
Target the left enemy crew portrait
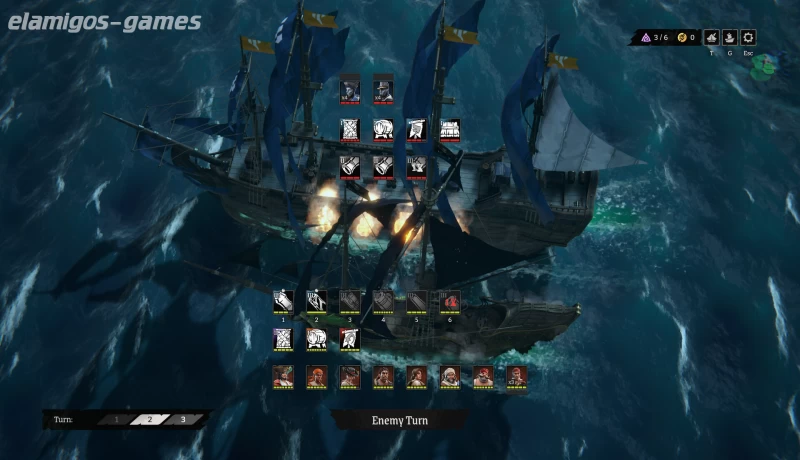click(x=350, y=87)
